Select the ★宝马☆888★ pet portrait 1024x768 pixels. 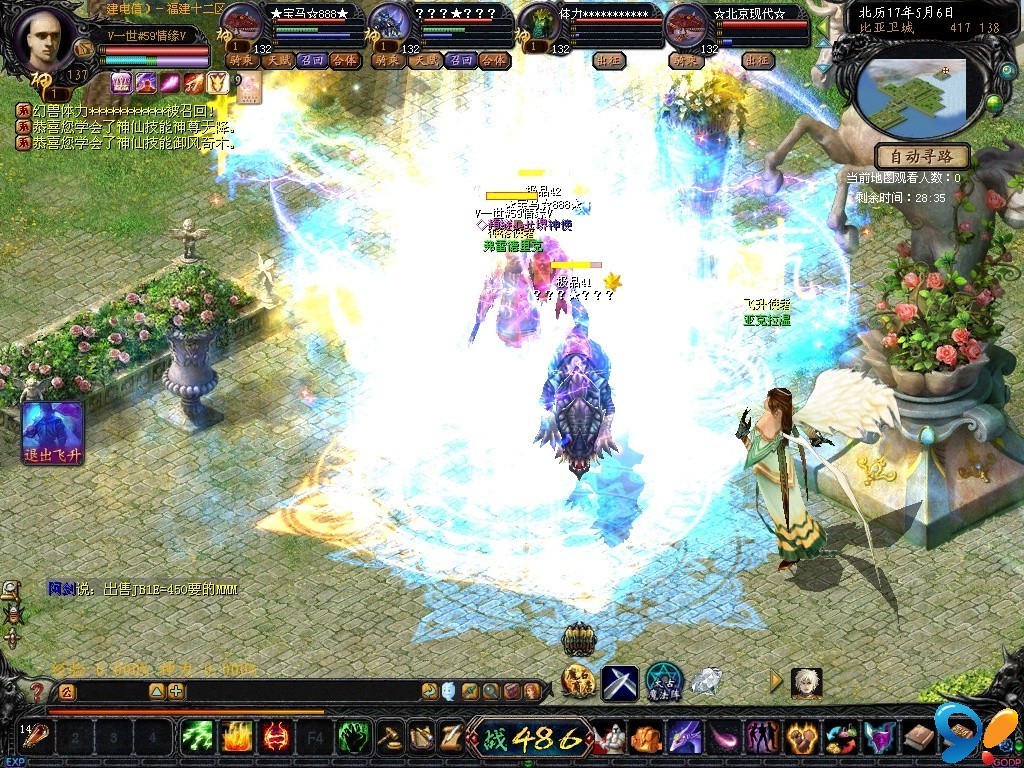tap(241, 24)
